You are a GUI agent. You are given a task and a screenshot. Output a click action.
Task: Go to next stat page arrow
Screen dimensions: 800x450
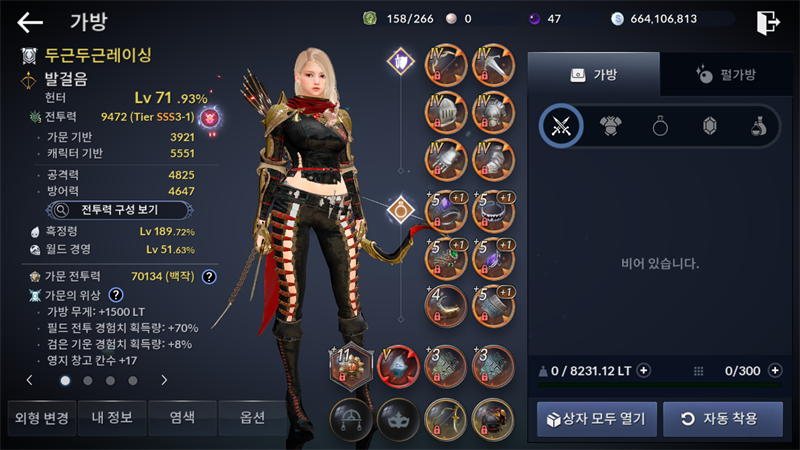click(x=164, y=380)
